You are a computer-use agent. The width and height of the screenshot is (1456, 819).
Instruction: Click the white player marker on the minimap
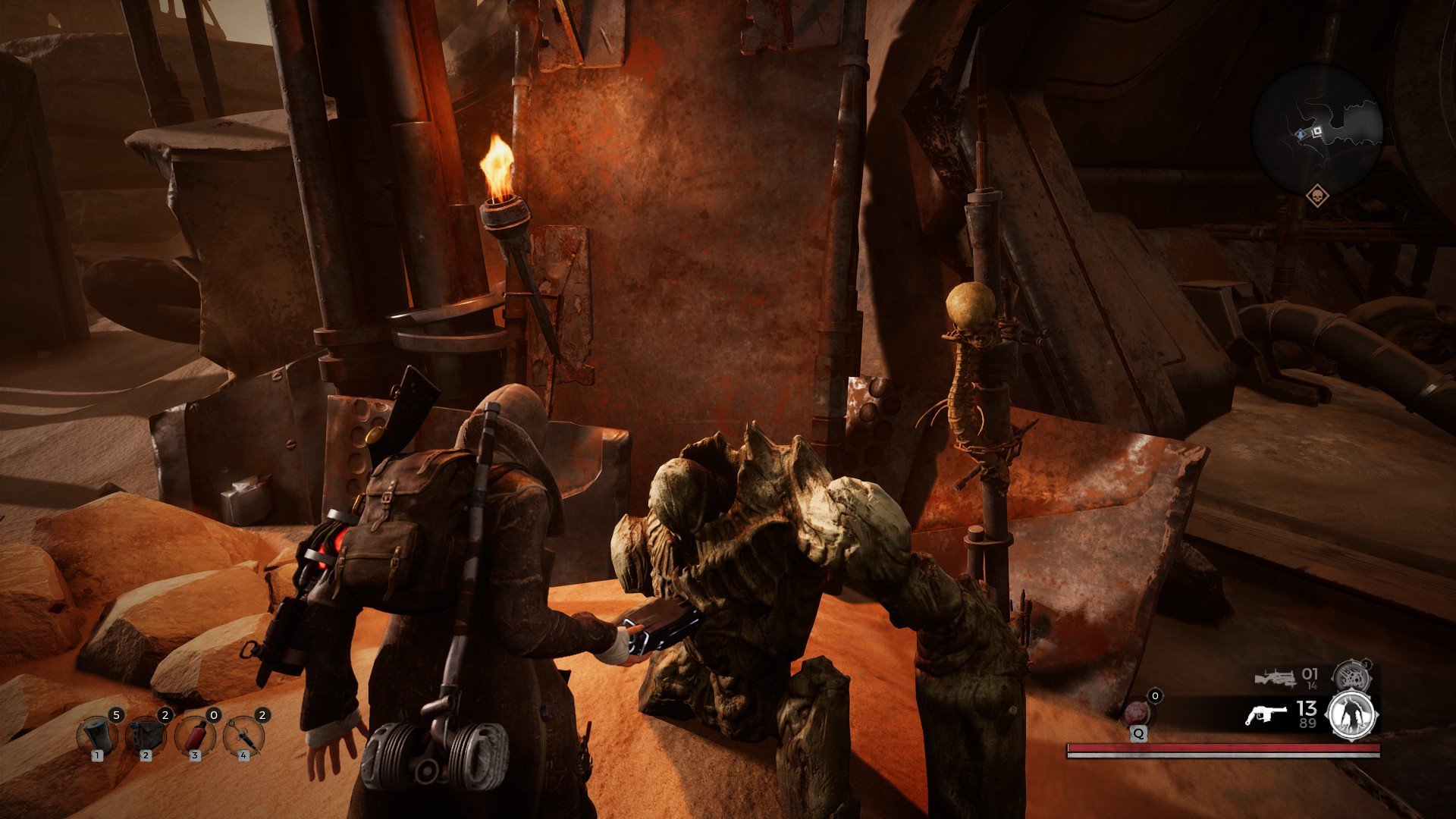click(1319, 130)
